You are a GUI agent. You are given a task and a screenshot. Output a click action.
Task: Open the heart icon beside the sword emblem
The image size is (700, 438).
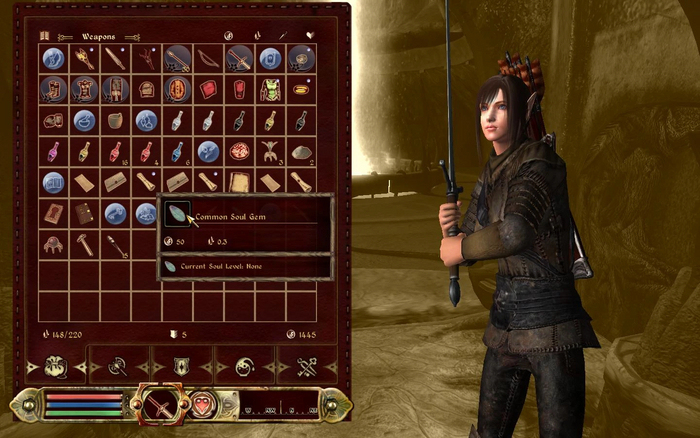point(204,404)
